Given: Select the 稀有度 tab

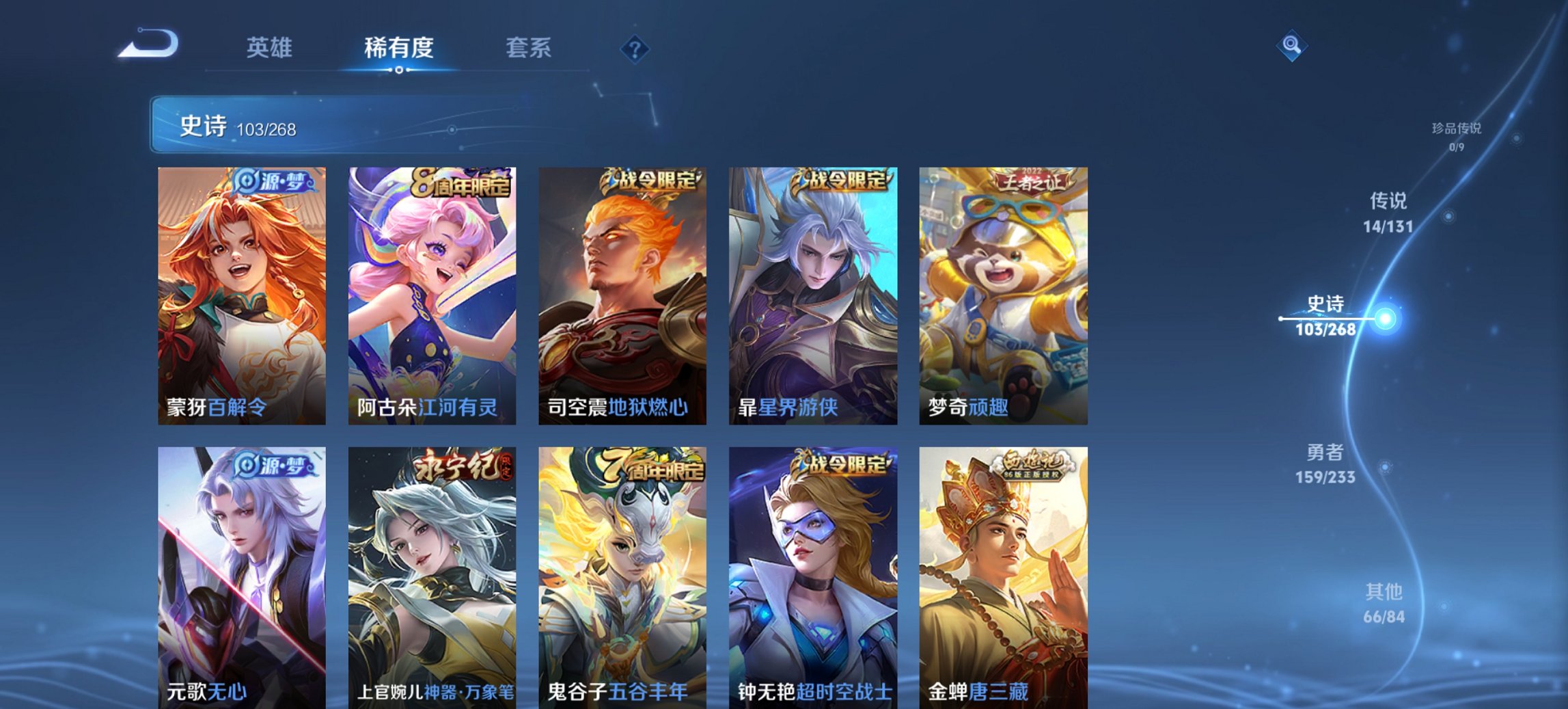Looking at the screenshot, I should point(398,48).
